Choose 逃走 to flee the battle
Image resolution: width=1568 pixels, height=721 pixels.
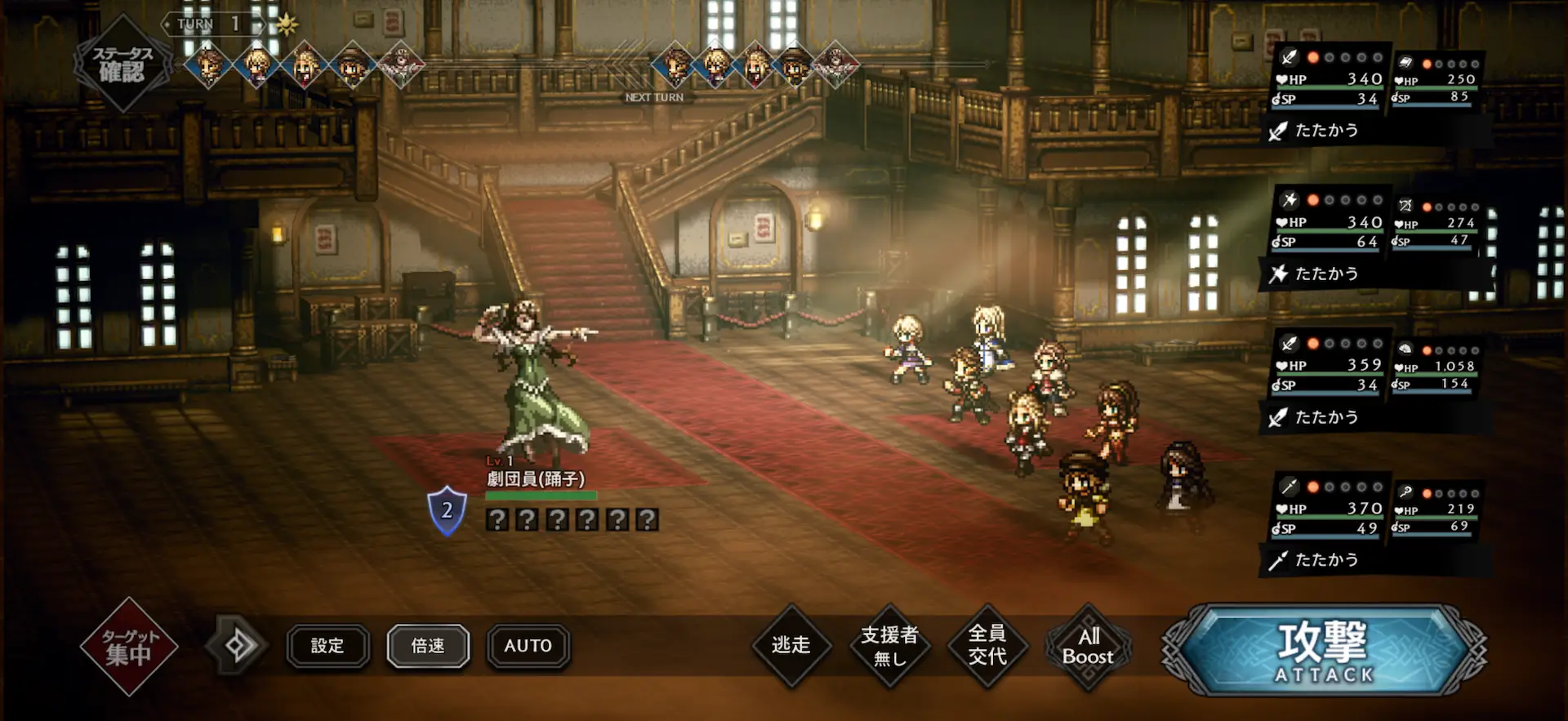(x=791, y=646)
